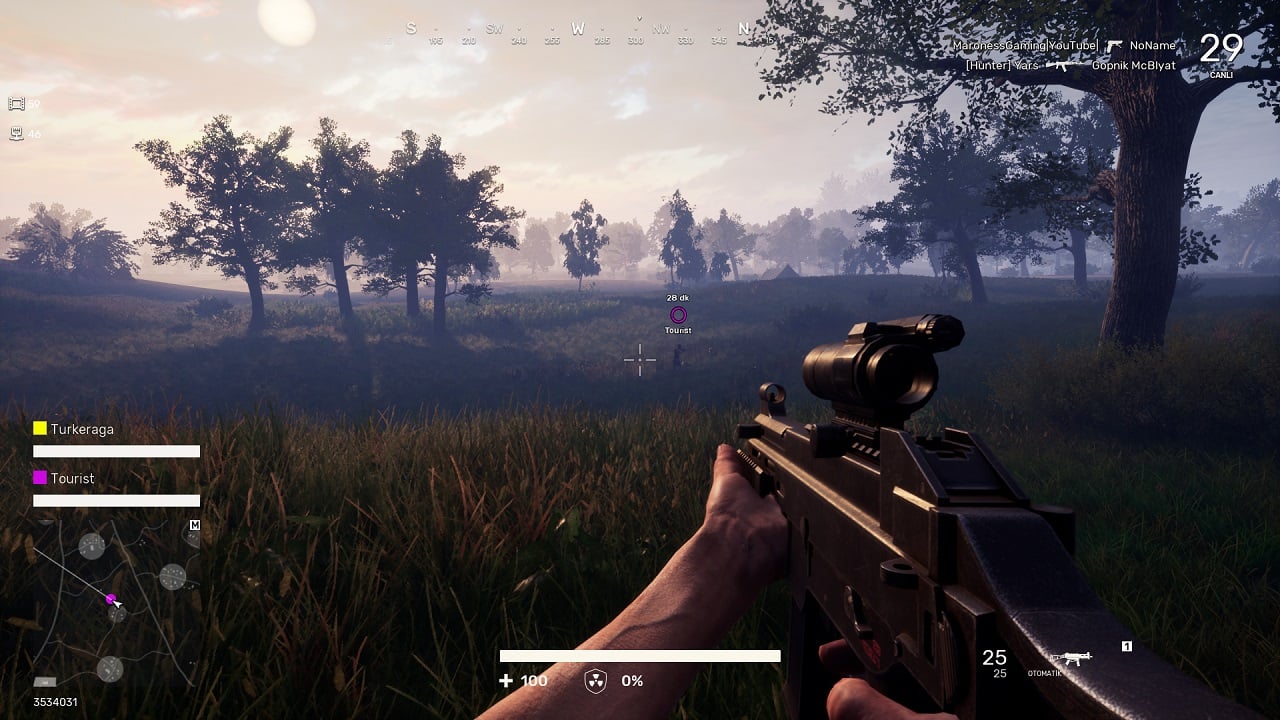The image size is (1280, 720).
Task: Click the radiation shield armor icon
Action: (x=595, y=681)
